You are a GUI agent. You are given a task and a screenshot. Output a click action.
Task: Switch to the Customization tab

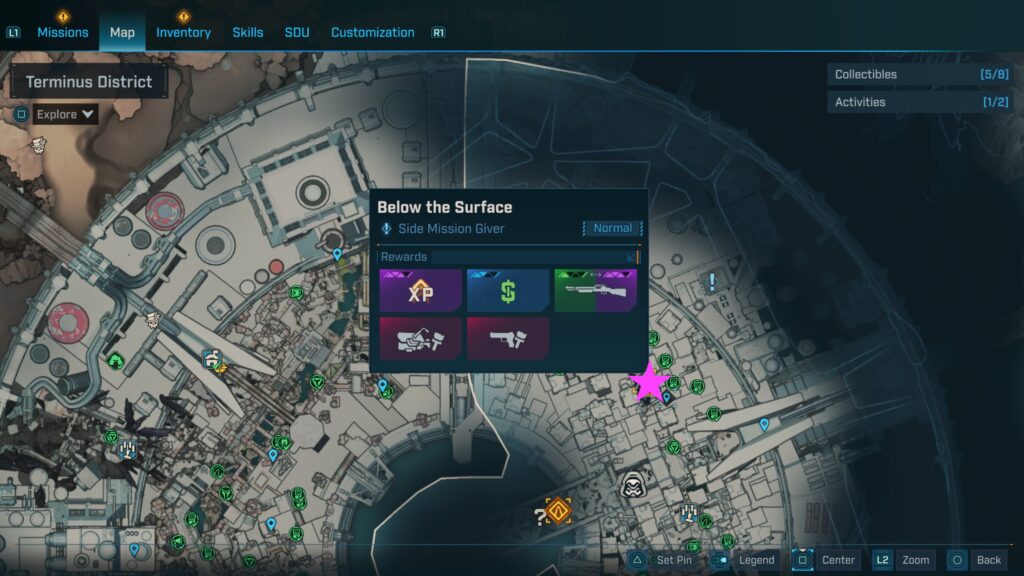pos(373,32)
